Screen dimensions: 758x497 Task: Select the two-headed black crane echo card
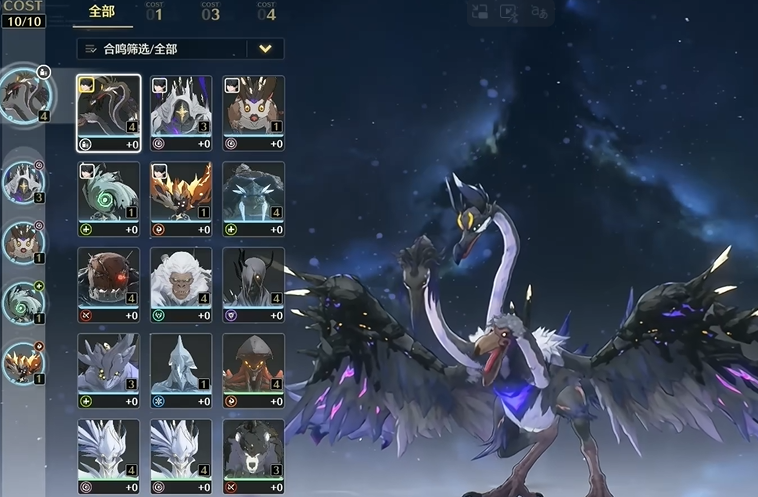109,107
